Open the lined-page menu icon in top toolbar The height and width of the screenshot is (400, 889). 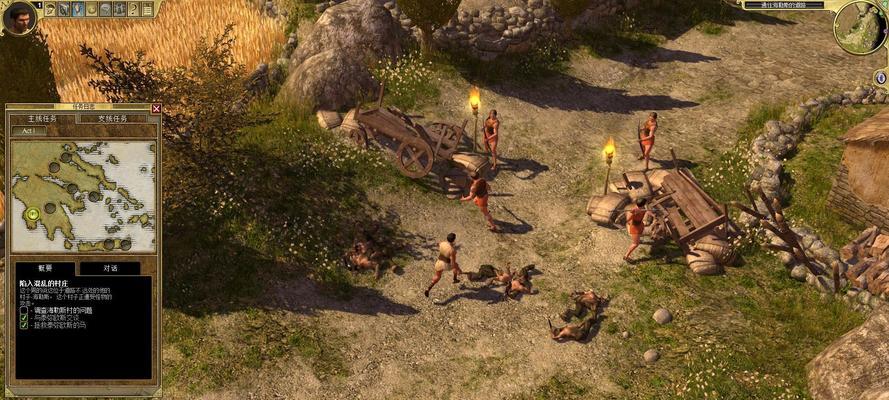(148, 9)
